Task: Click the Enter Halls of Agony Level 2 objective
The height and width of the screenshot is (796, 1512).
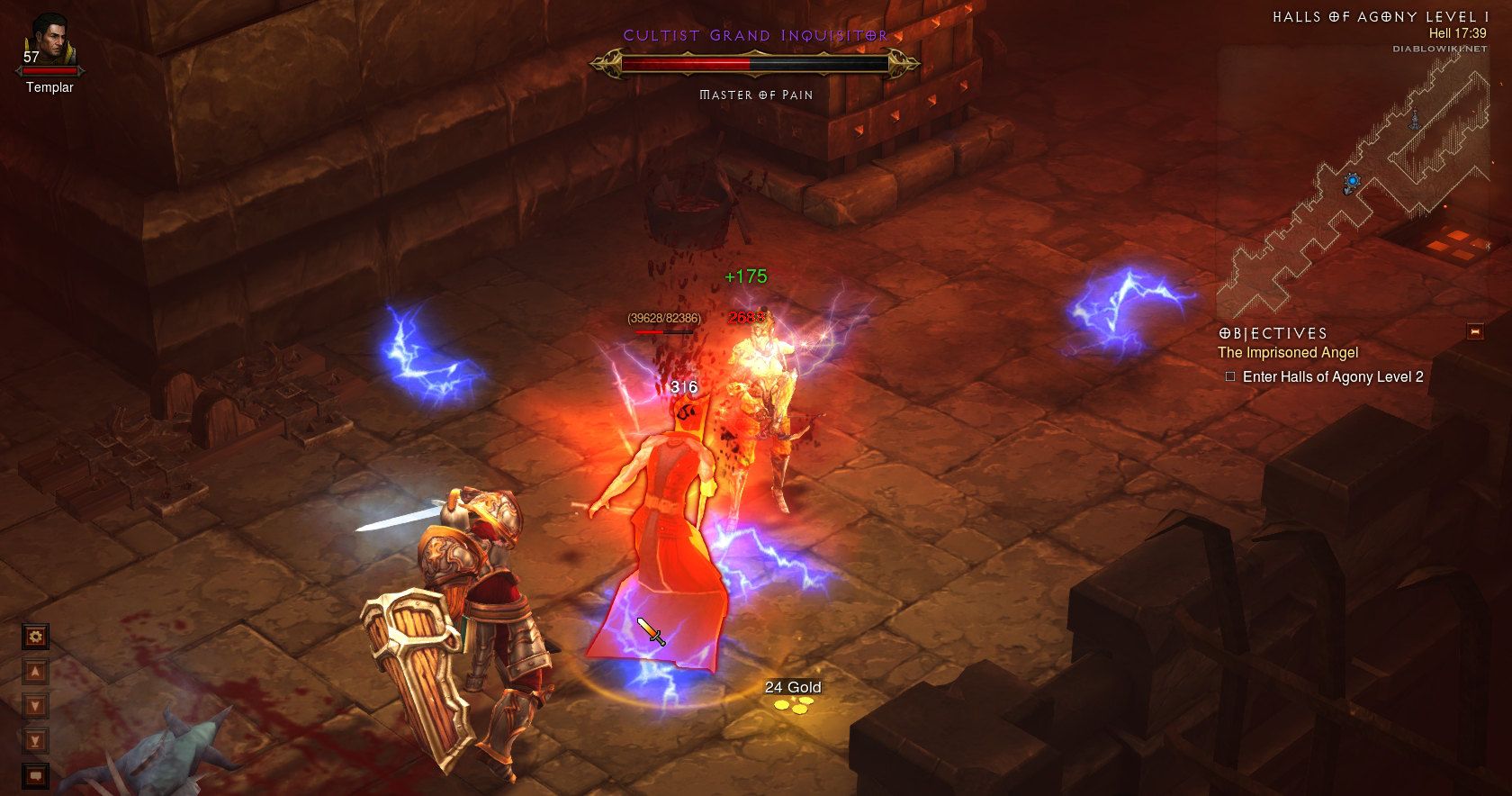Action: tap(1332, 377)
